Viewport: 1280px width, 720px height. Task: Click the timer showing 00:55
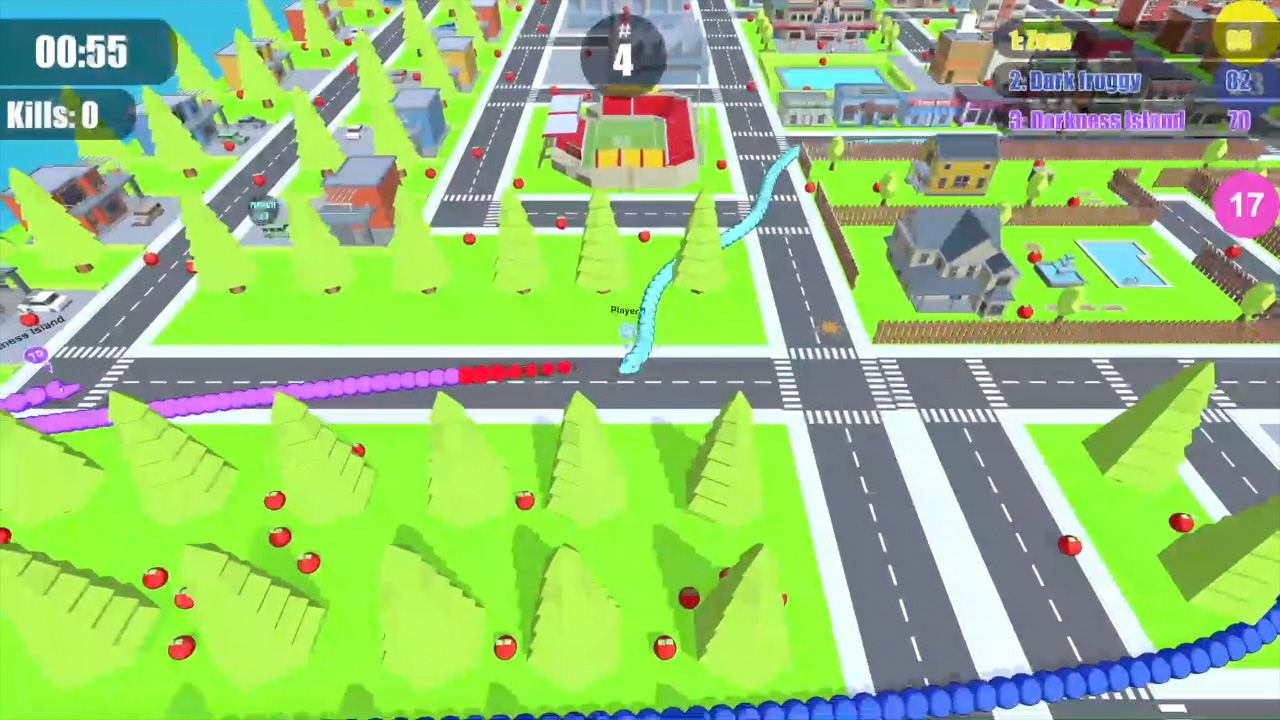click(x=80, y=52)
